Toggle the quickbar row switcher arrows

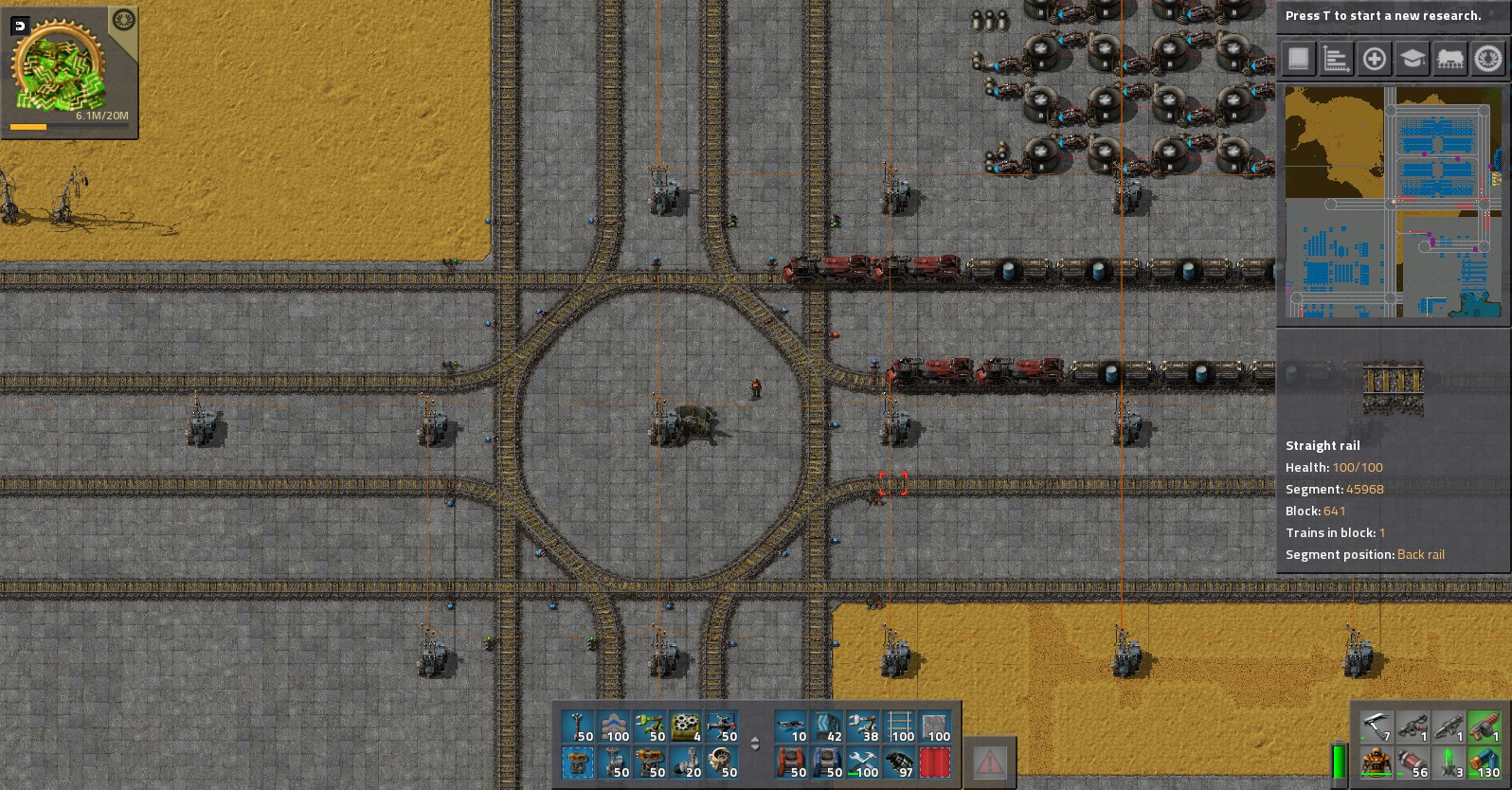pyautogui.click(x=755, y=744)
